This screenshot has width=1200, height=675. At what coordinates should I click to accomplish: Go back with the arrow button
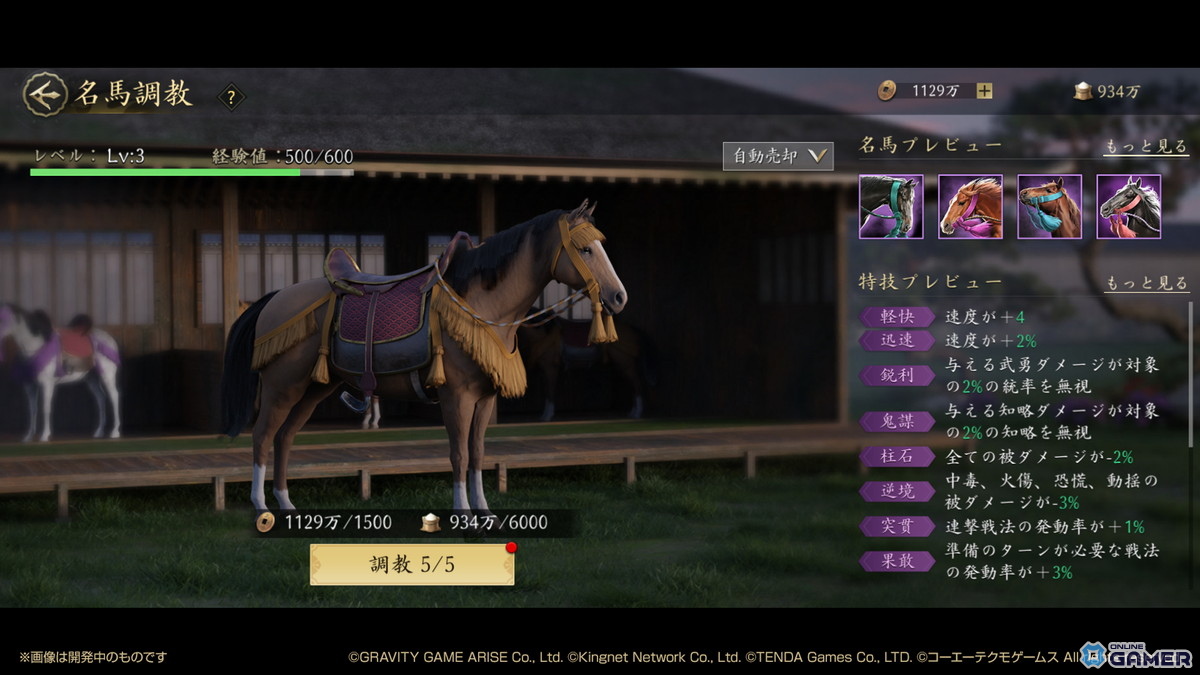tap(44, 94)
